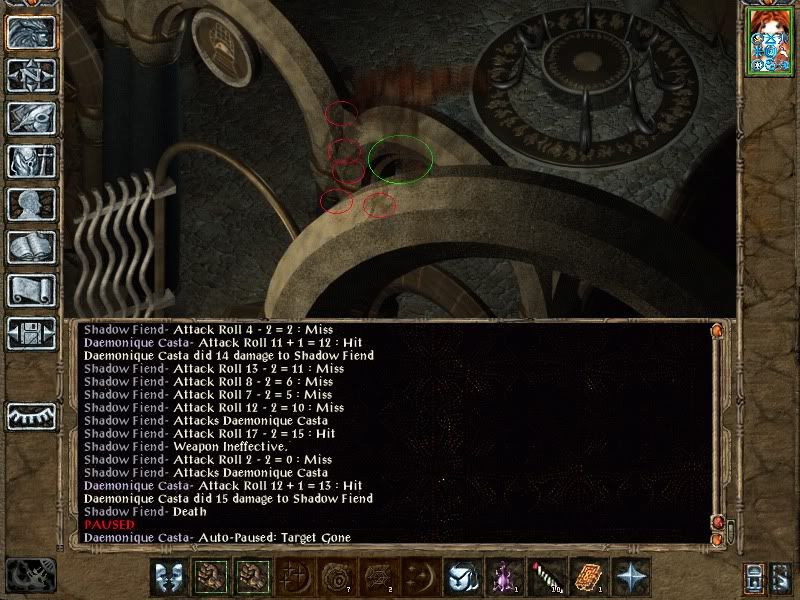Activate the talk masks icon

pyautogui.click(x=168, y=578)
